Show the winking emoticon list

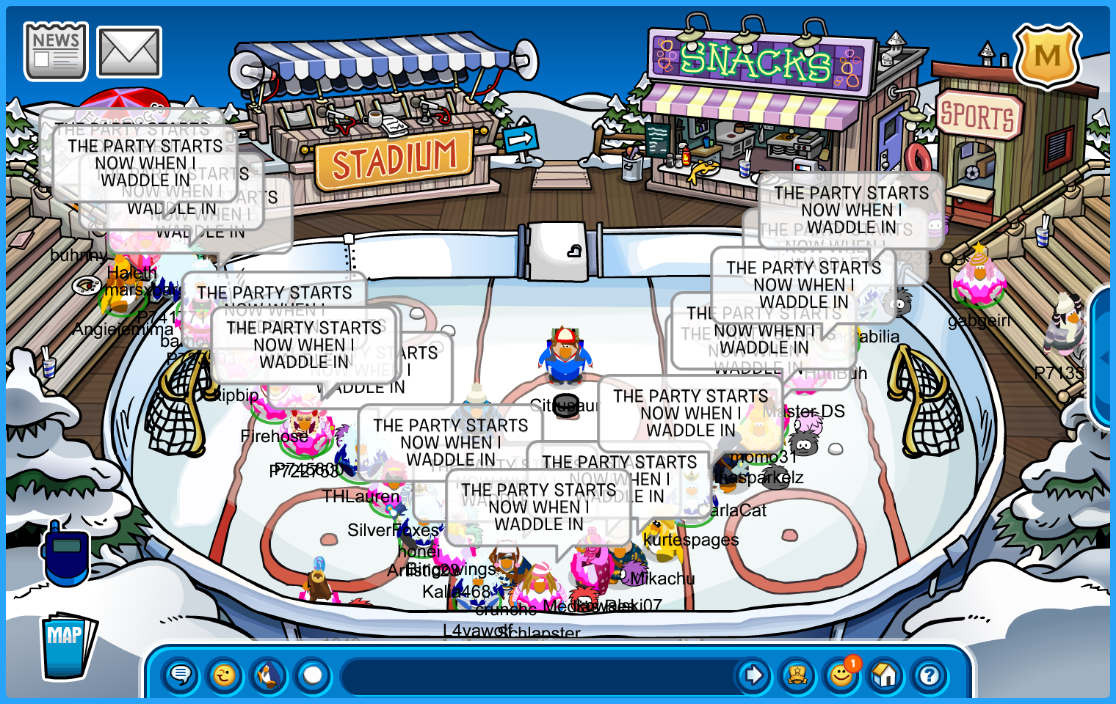click(224, 676)
